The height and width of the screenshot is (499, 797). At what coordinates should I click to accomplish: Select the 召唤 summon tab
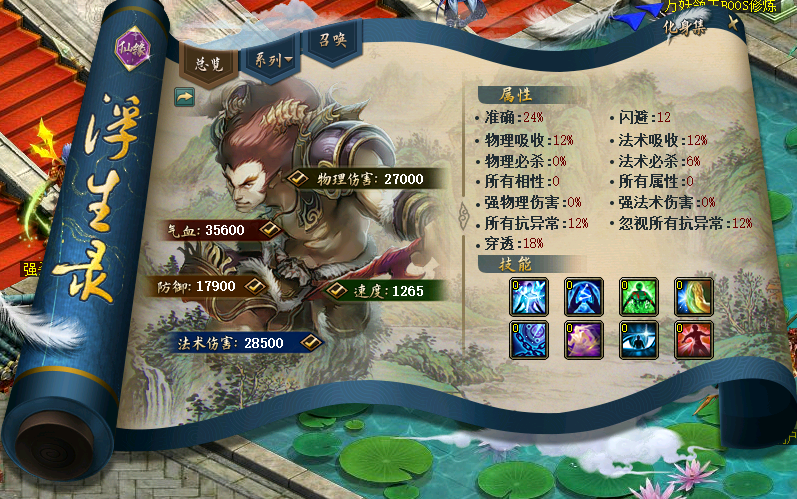tap(329, 43)
